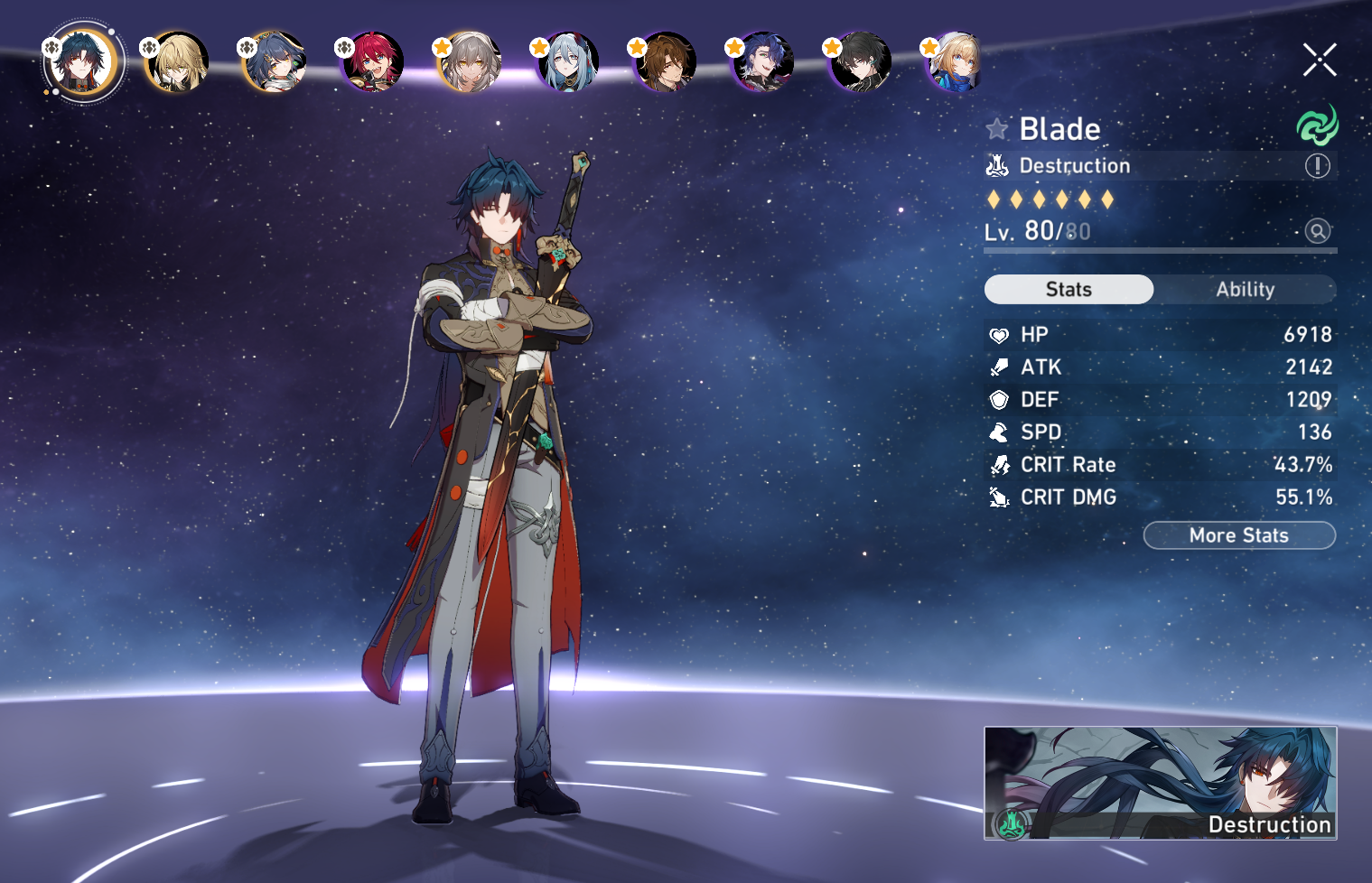Switch to the Ability tab

pos(1246,289)
